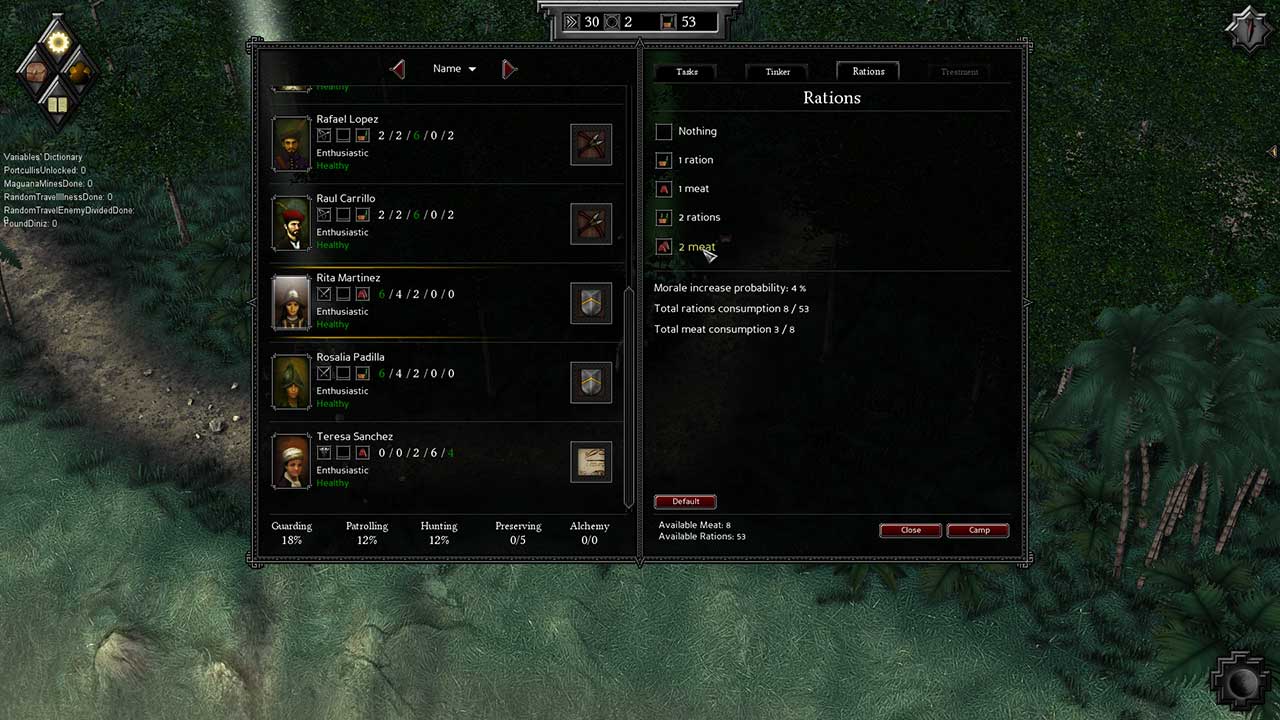Choose the 1 meat option

tap(664, 189)
